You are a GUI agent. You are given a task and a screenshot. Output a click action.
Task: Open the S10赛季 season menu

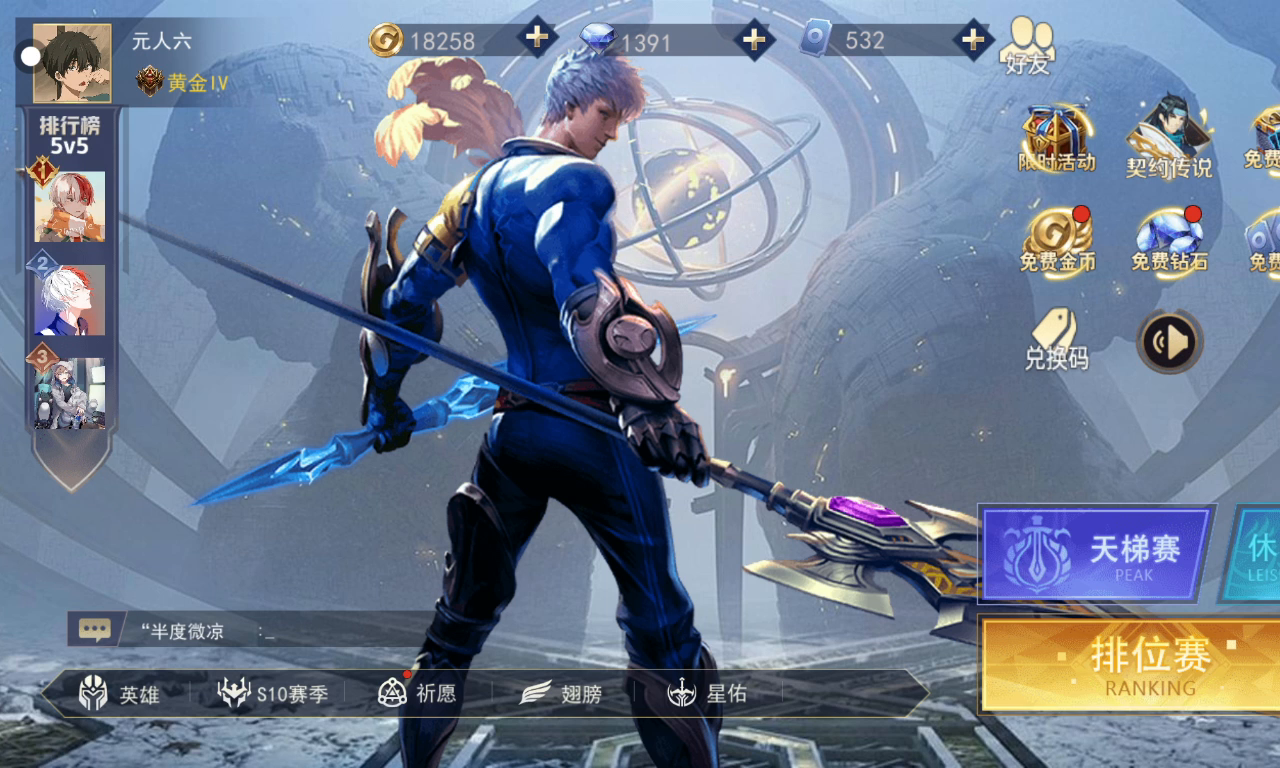click(x=273, y=693)
